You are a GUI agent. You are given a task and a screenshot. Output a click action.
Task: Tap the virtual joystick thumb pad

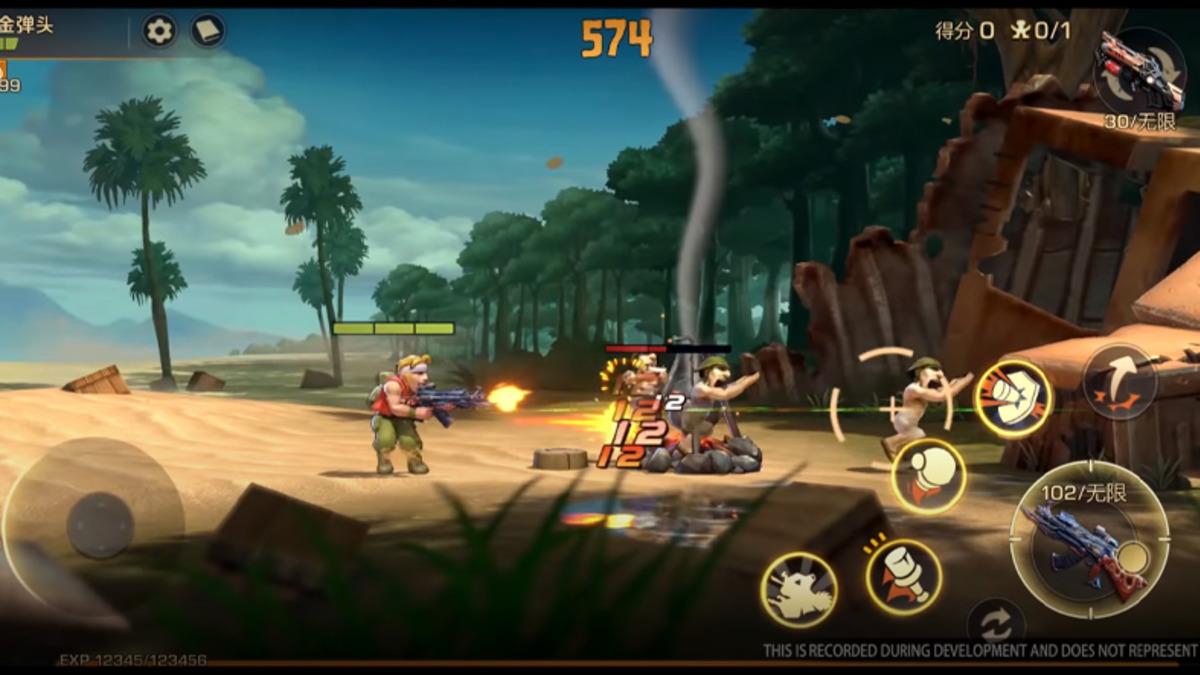point(100,524)
